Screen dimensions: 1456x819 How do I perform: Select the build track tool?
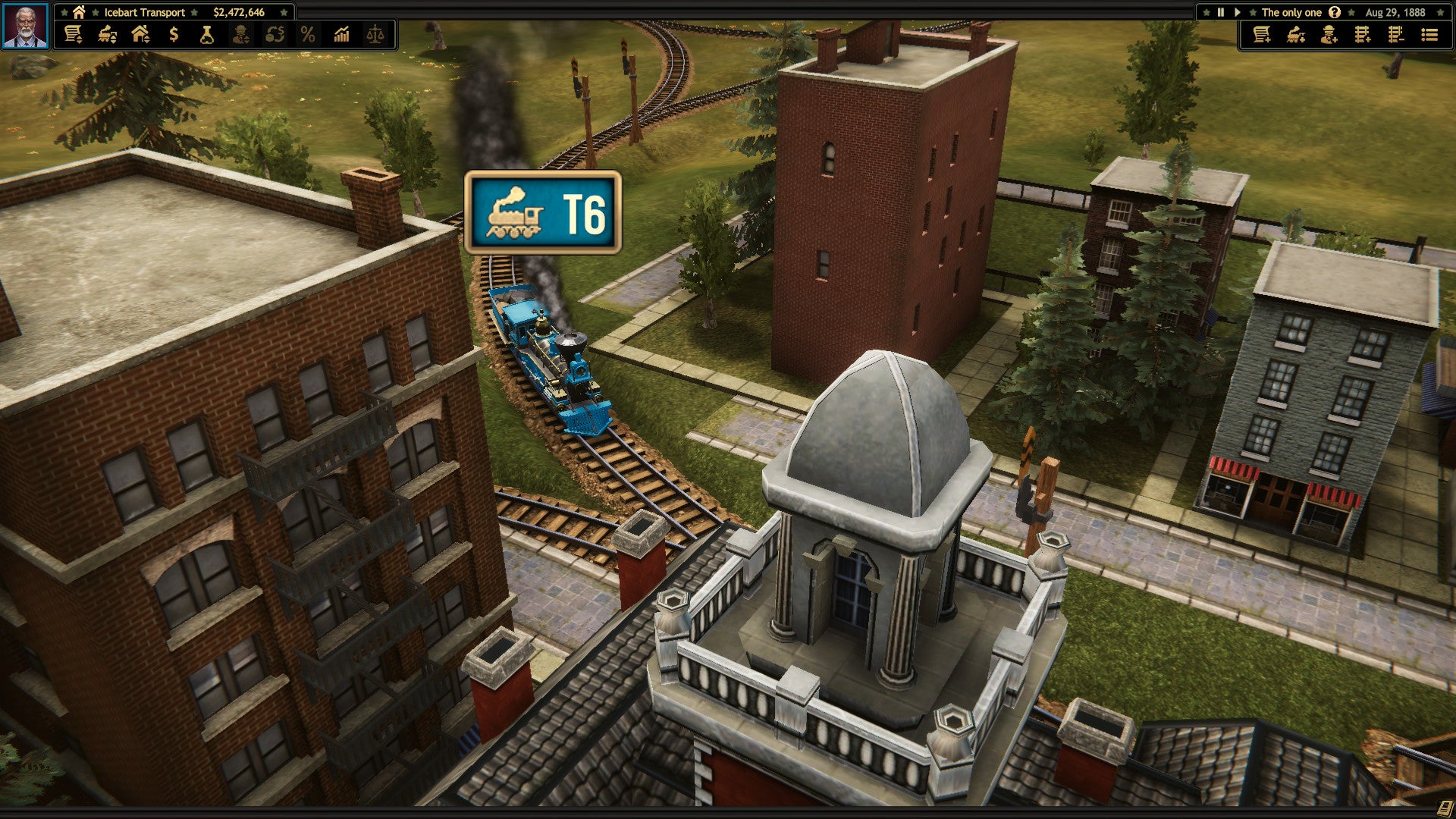(1362, 35)
